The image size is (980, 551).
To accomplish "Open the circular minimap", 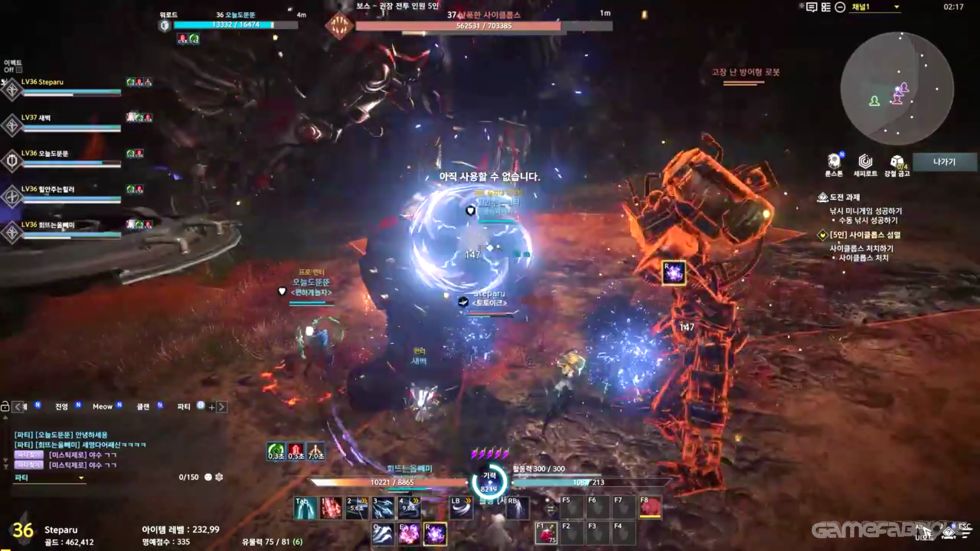I will [896, 89].
